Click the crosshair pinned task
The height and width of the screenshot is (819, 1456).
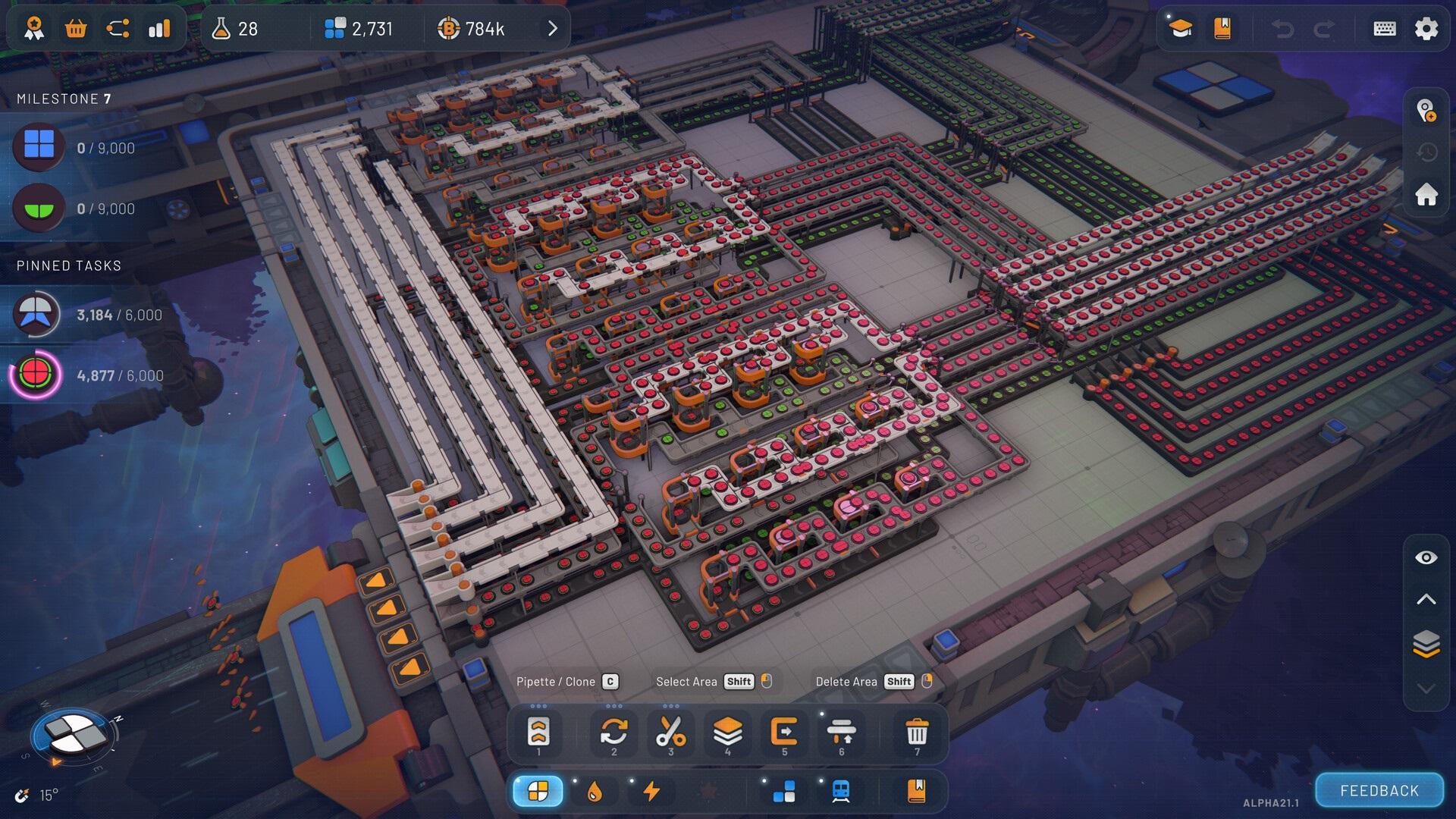(36, 375)
